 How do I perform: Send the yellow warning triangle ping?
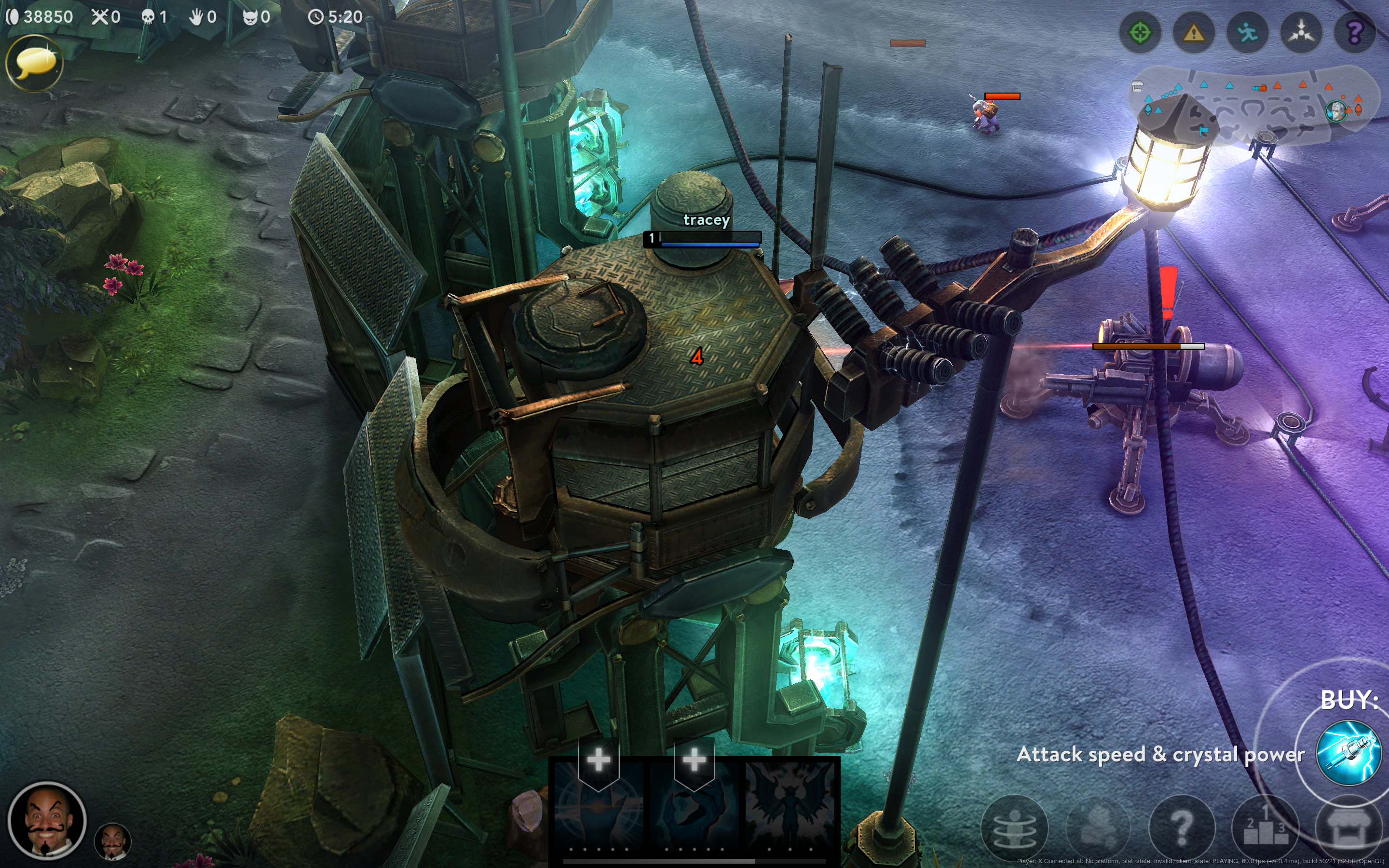[x=1194, y=33]
